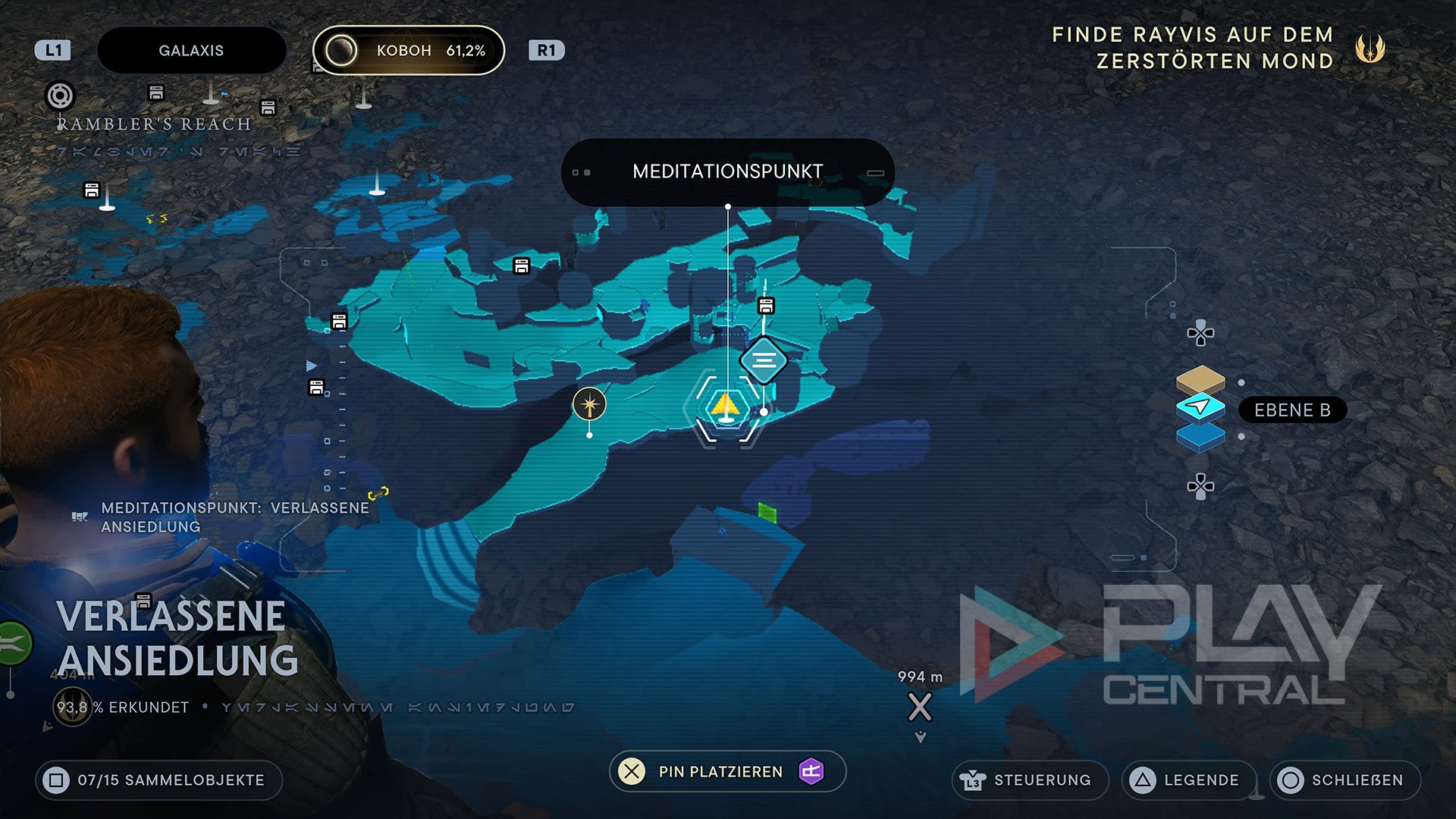Click the X destination marker at 994 m
1456x819 pixels.
(x=920, y=708)
